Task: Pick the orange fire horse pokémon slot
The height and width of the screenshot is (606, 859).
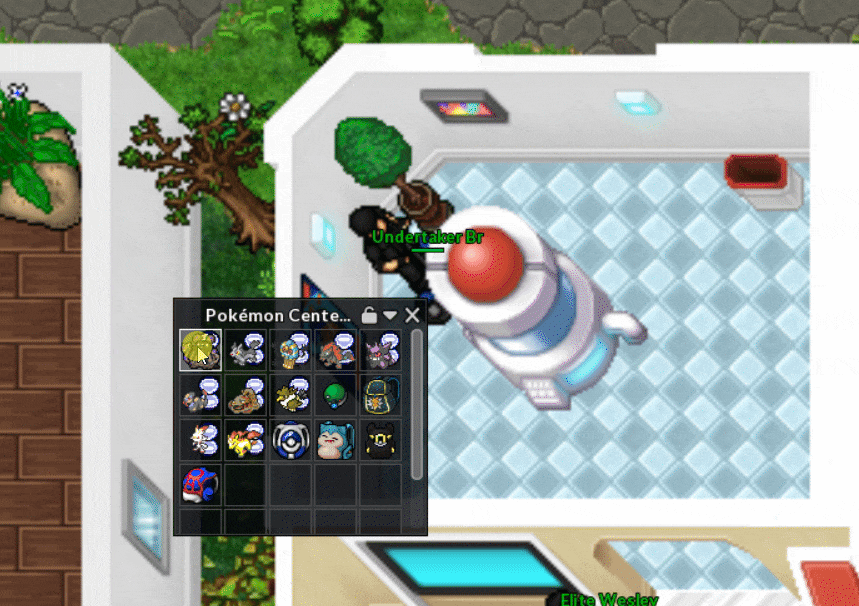Action: pos(245,439)
